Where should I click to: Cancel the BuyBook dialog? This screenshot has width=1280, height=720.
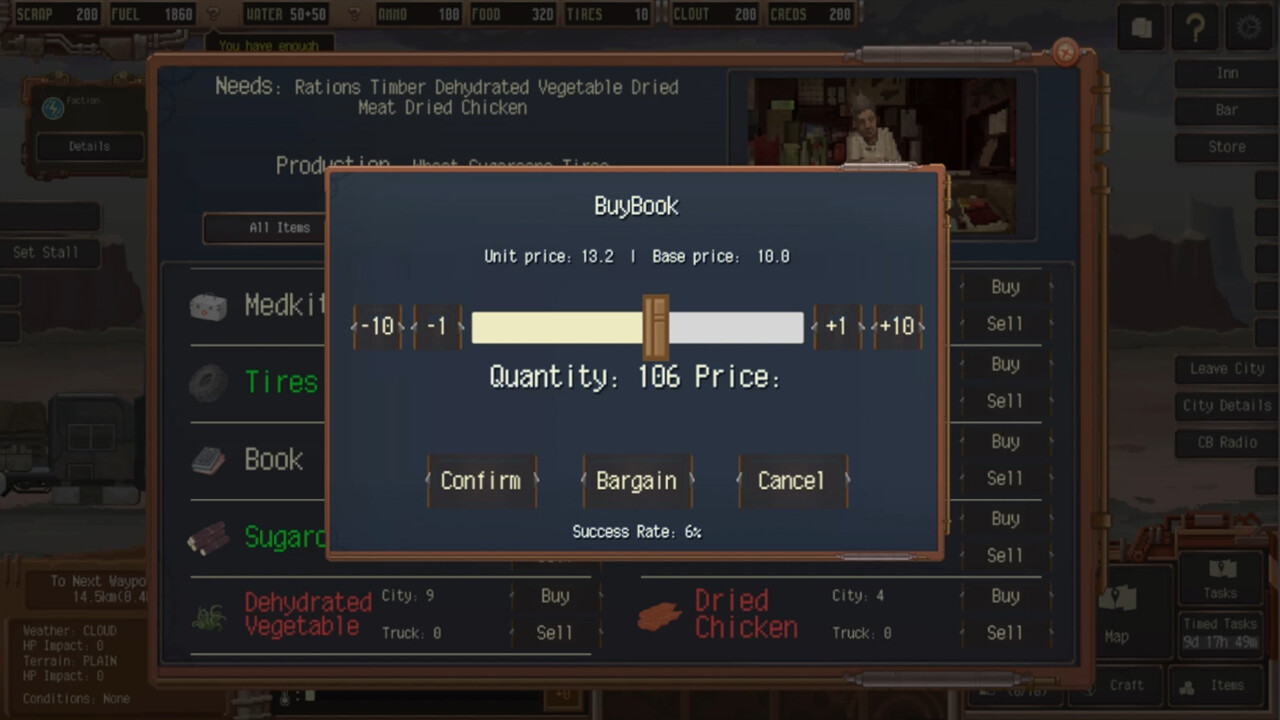point(791,481)
